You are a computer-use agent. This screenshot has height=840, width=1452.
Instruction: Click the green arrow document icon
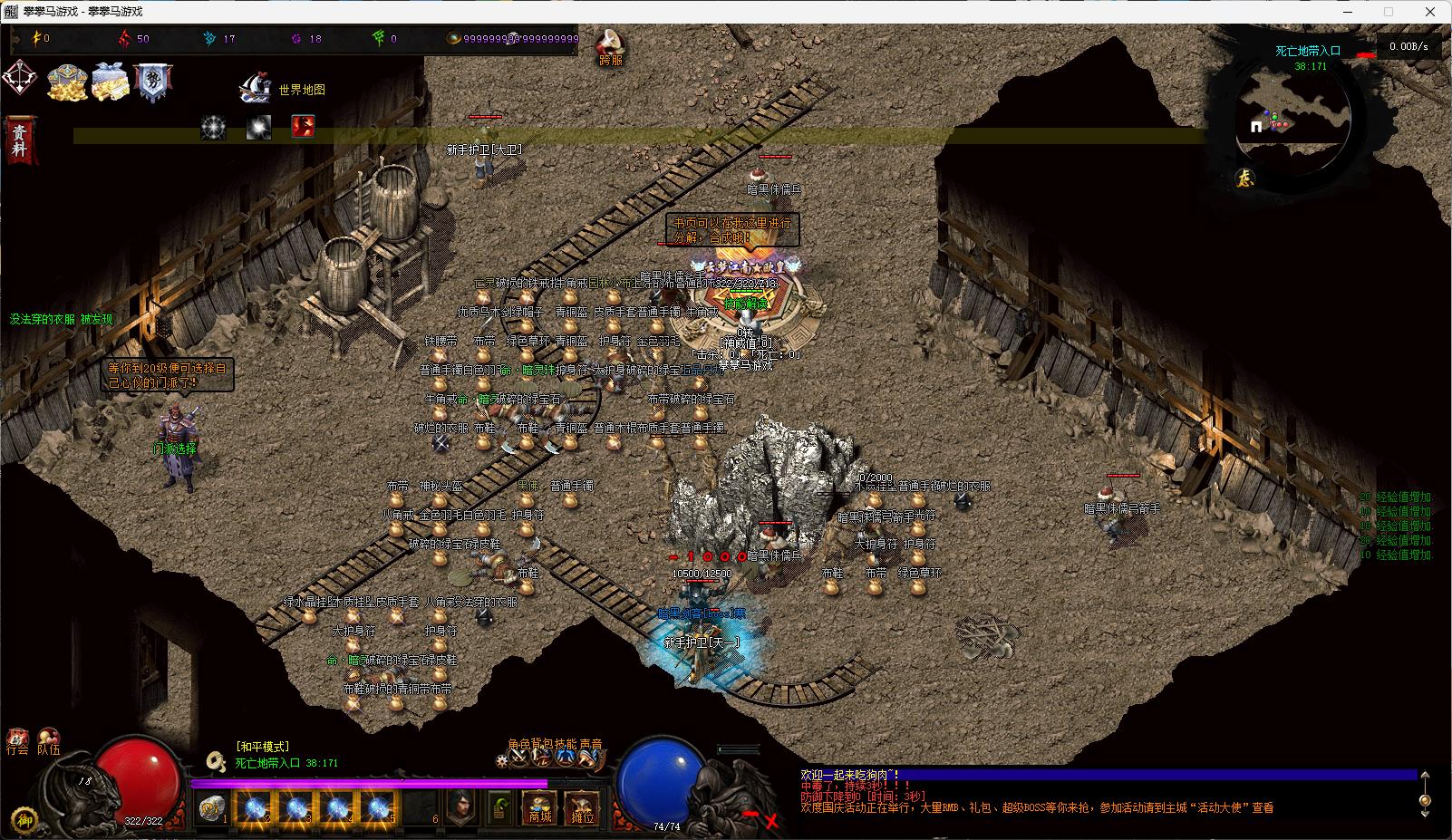pyautogui.click(x=499, y=807)
